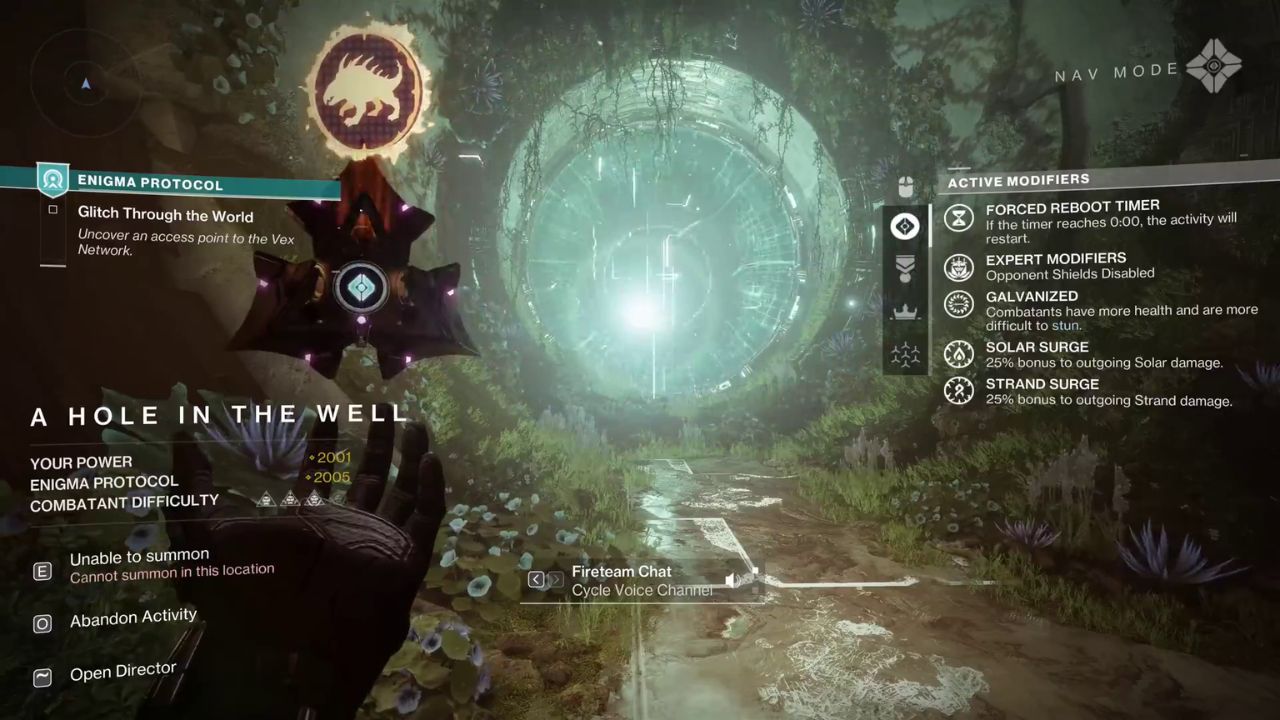Check the Glitch Through the World objective box
The height and width of the screenshot is (720, 1280).
point(53,210)
